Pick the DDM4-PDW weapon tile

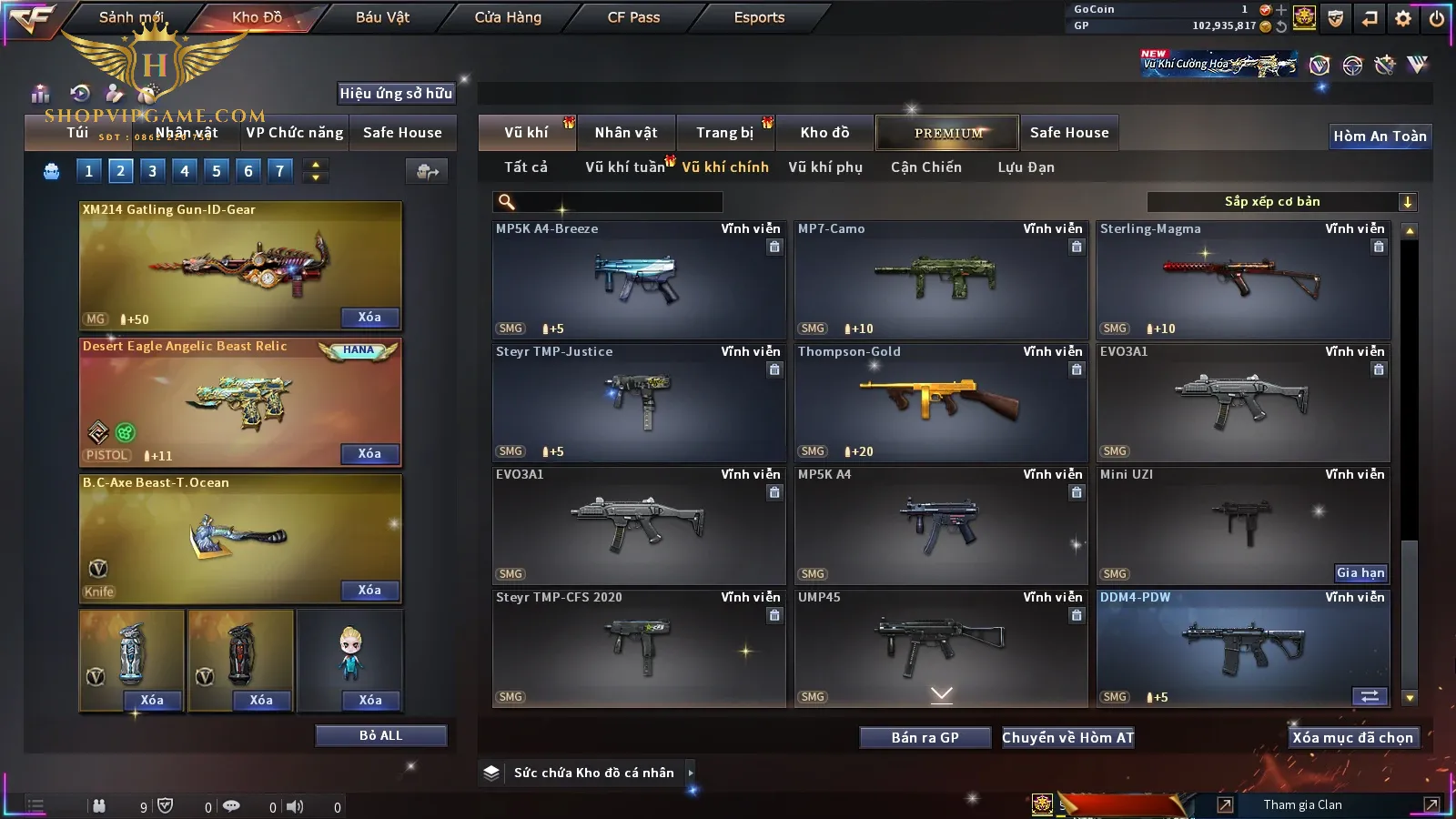[x=1243, y=648]
